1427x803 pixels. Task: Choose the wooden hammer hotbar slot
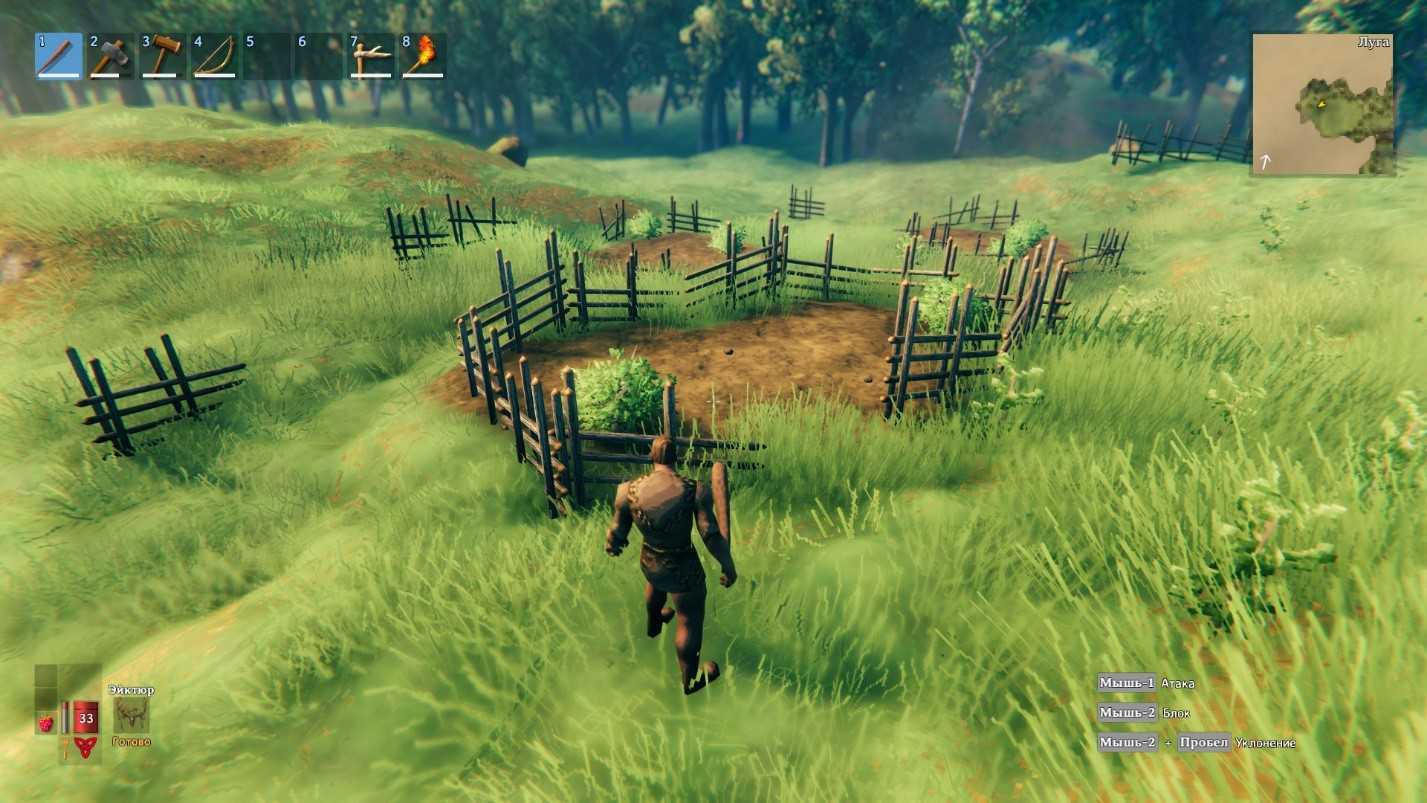(x=163, y=56)
